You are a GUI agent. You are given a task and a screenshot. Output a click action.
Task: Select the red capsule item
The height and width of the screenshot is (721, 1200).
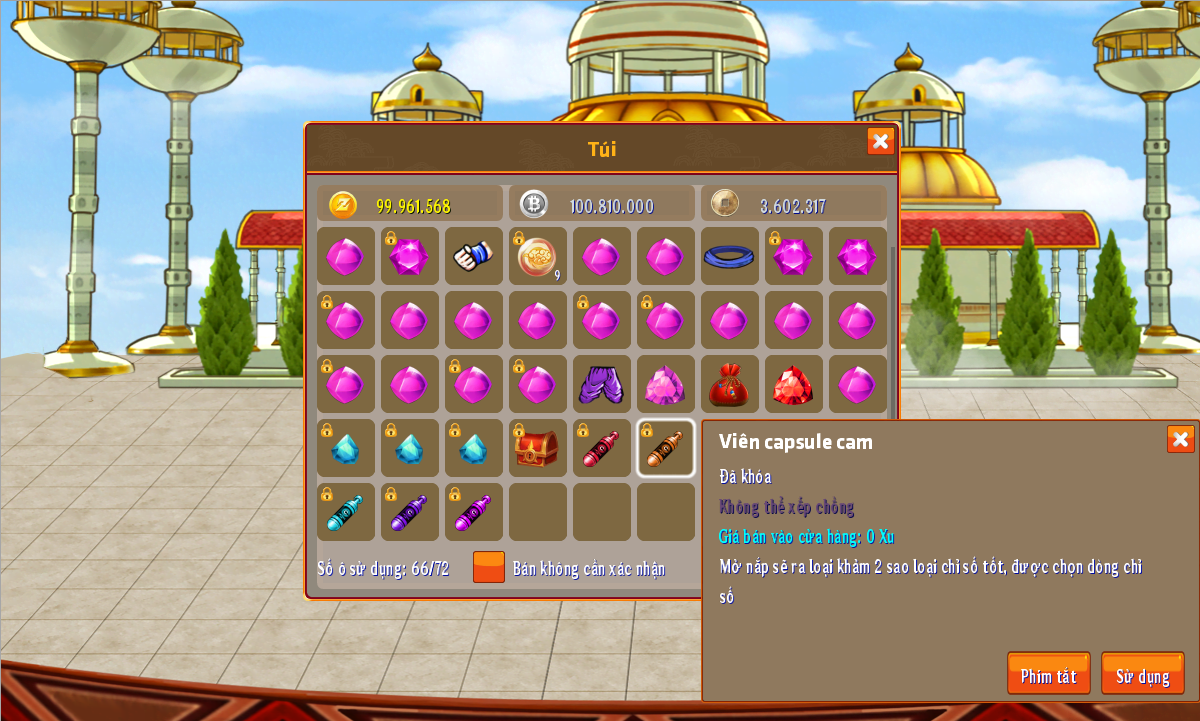(x=602, y=448)
